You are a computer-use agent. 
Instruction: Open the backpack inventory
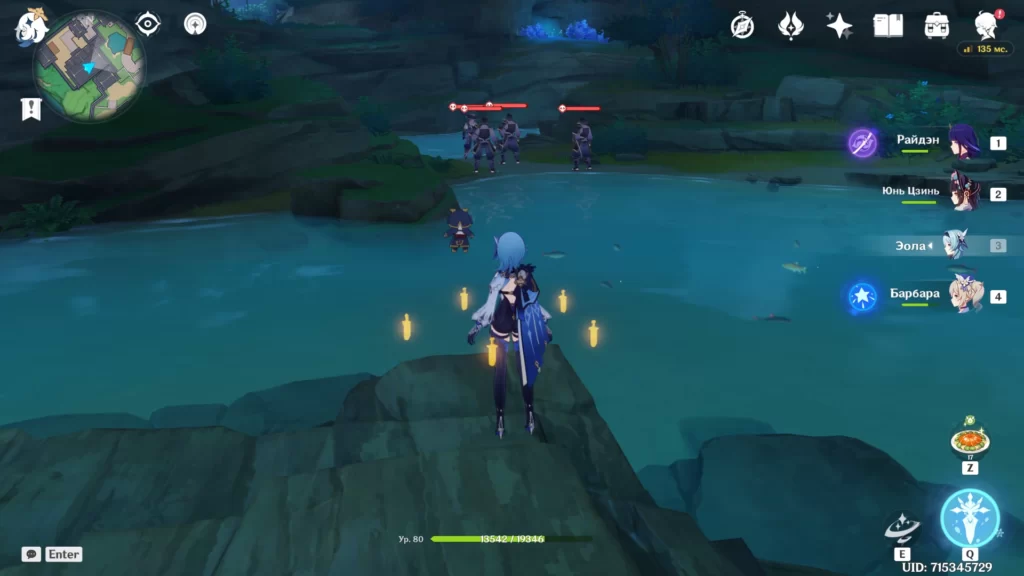(937, 26)
